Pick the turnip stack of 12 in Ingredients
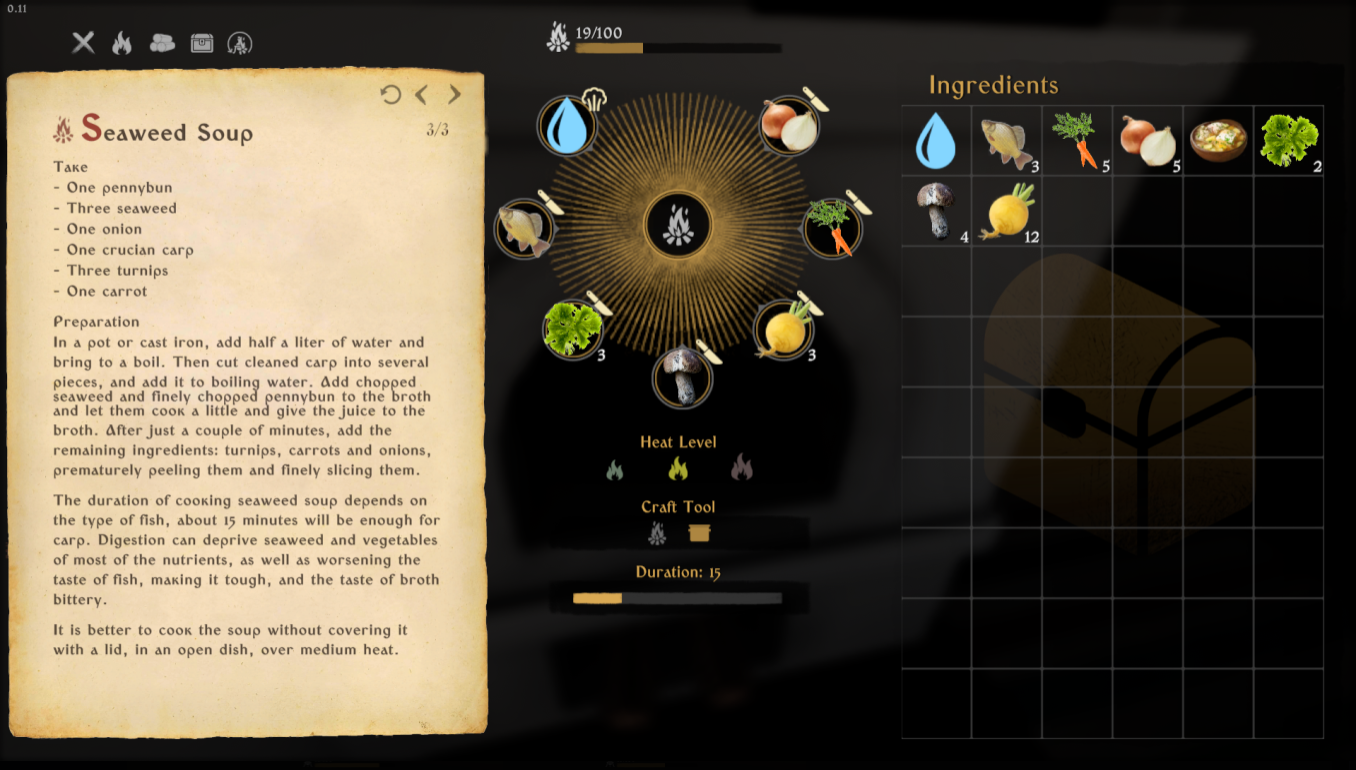Viewport: 1356px width, 770px height. pos(1007,211)
